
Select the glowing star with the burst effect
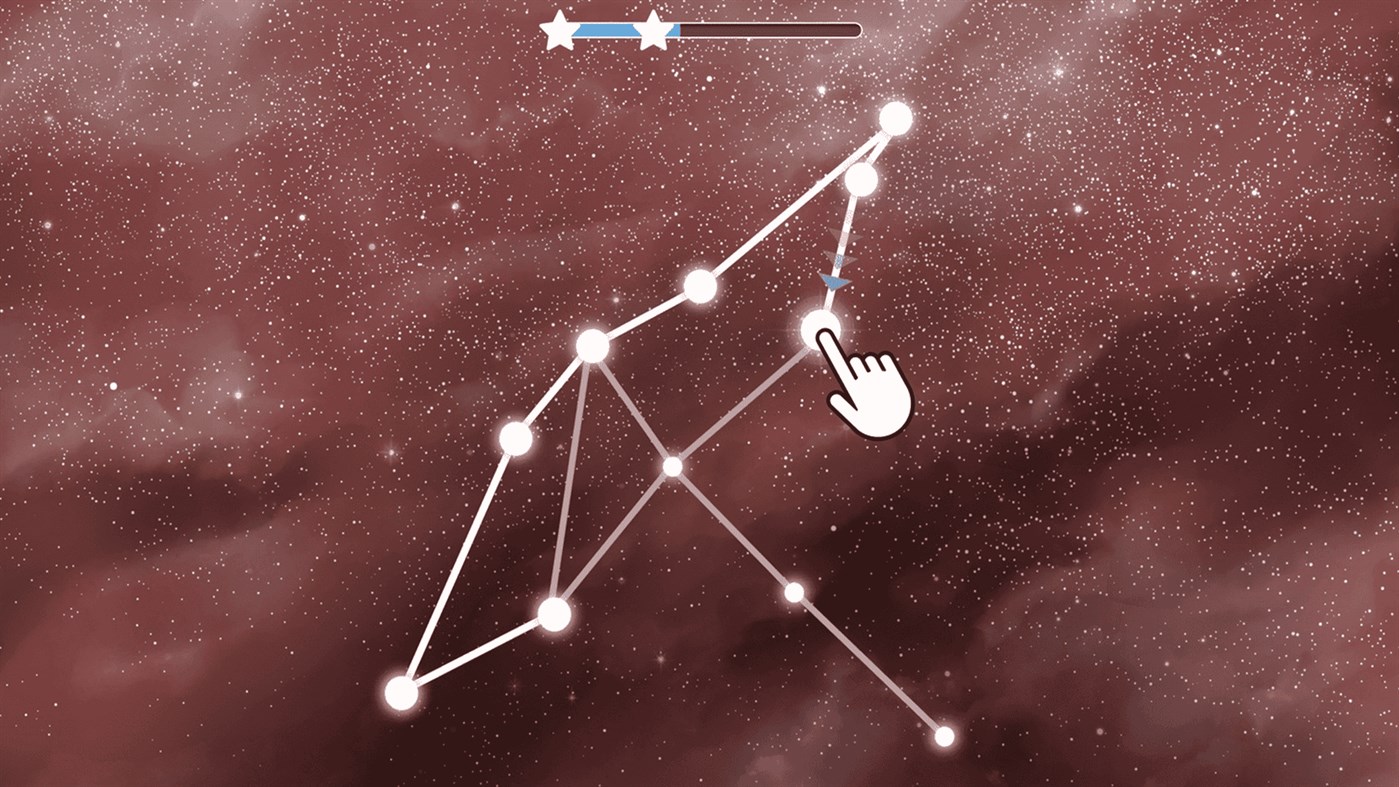tap(822, 326)
